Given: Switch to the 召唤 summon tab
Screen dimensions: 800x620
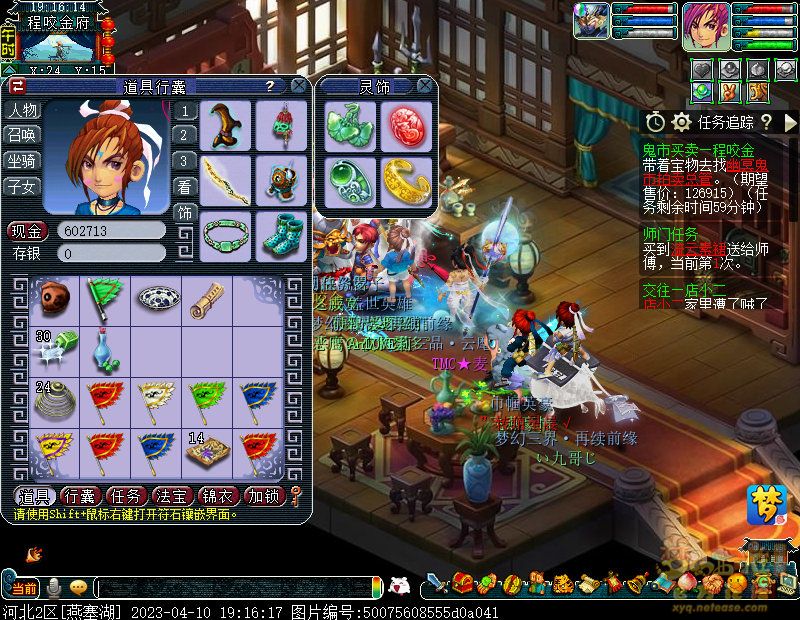Looking at the screenshot, I should tap(22, 135).
